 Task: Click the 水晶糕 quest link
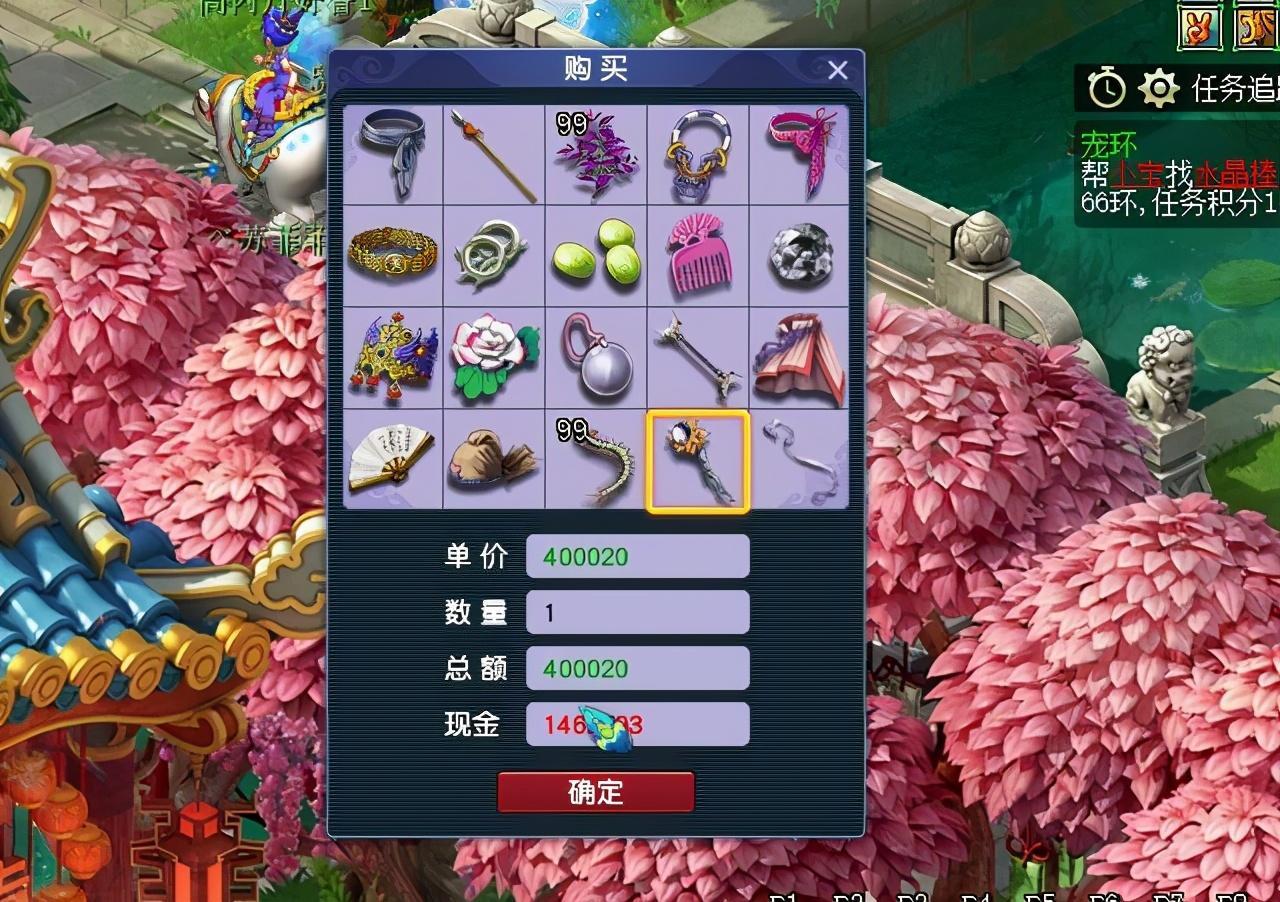[1239, 175]
